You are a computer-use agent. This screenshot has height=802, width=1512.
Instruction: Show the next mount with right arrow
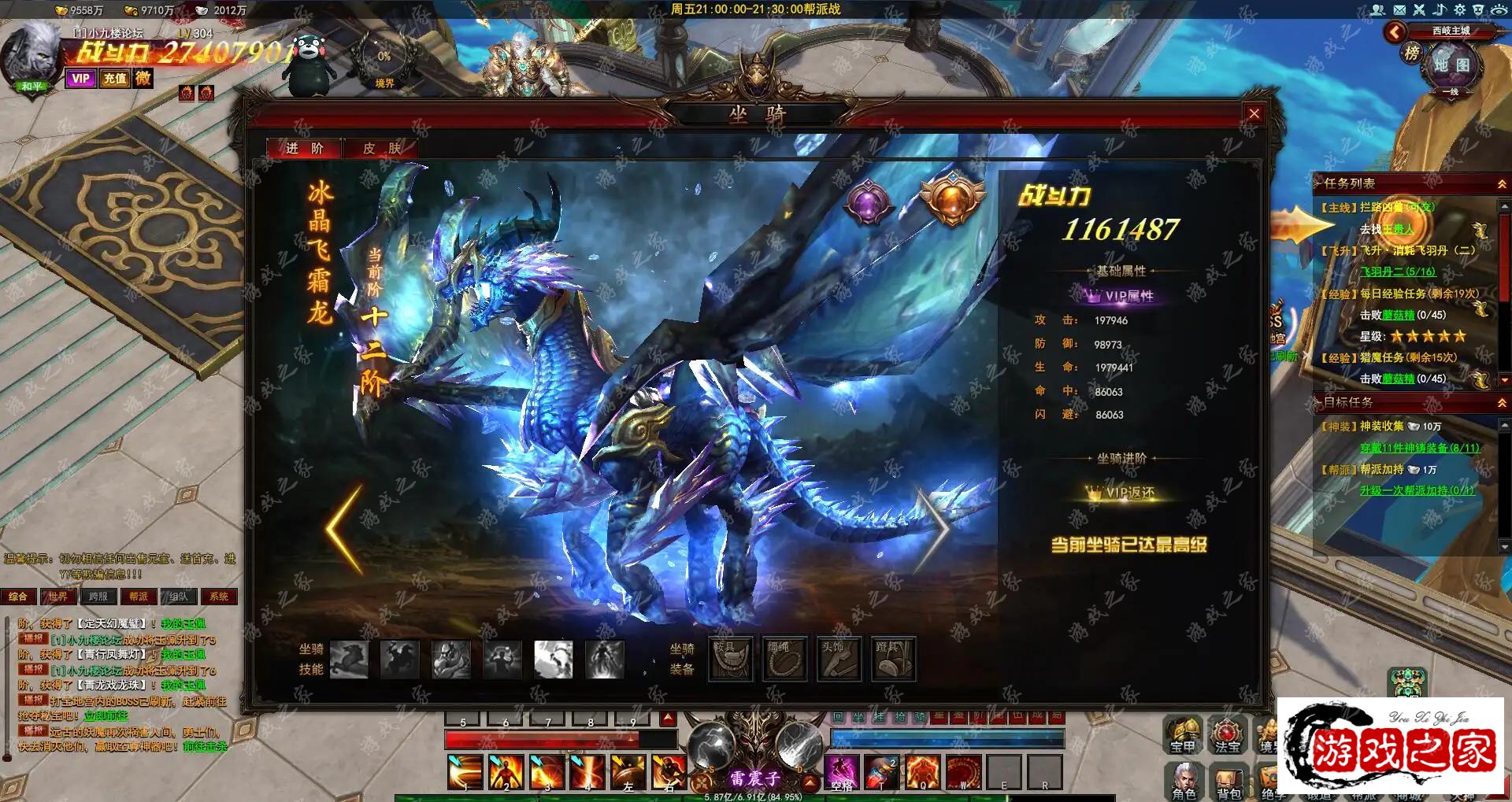point(936,529)
